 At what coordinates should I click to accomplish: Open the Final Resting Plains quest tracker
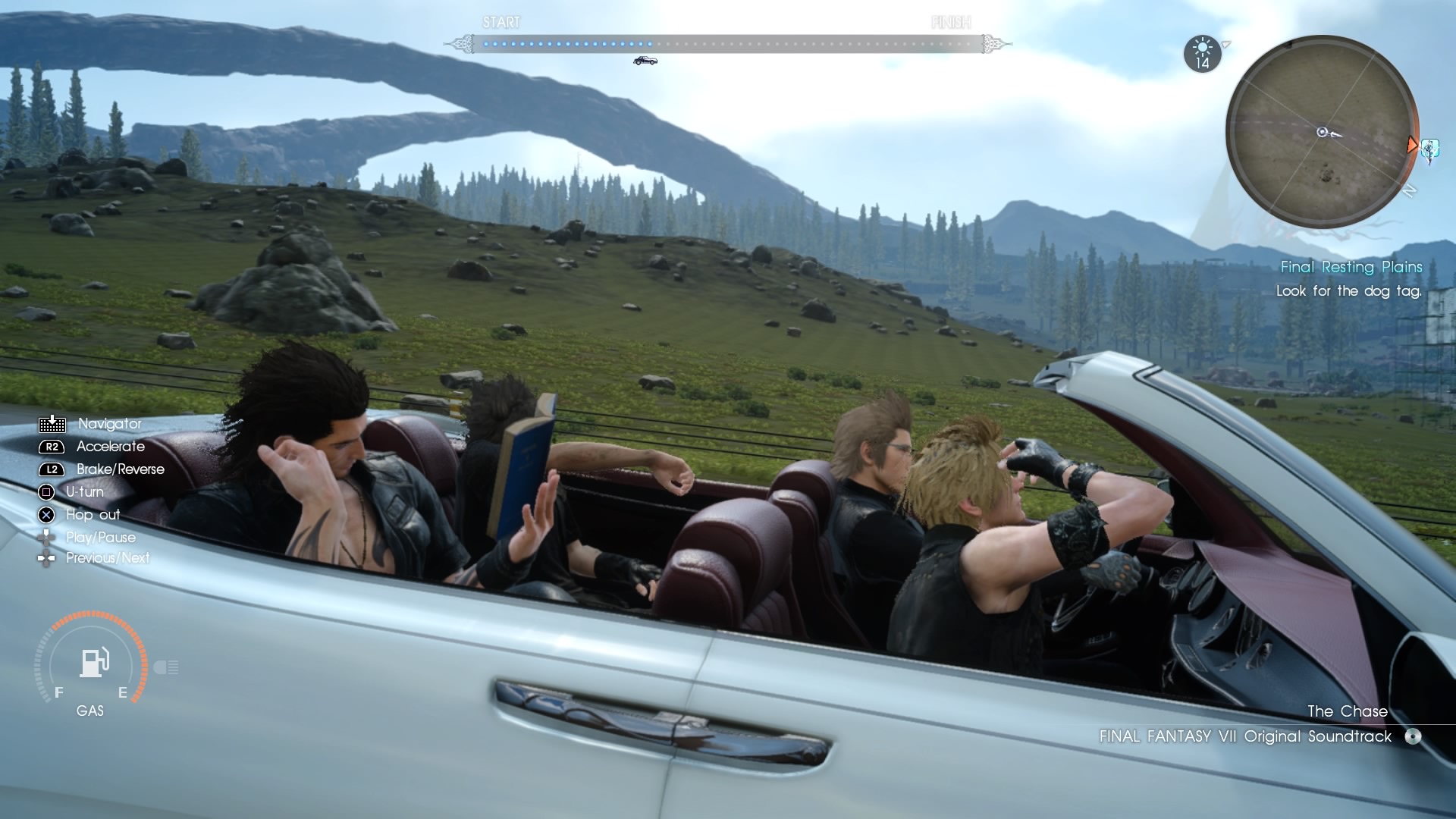(x=1351, y=267)
